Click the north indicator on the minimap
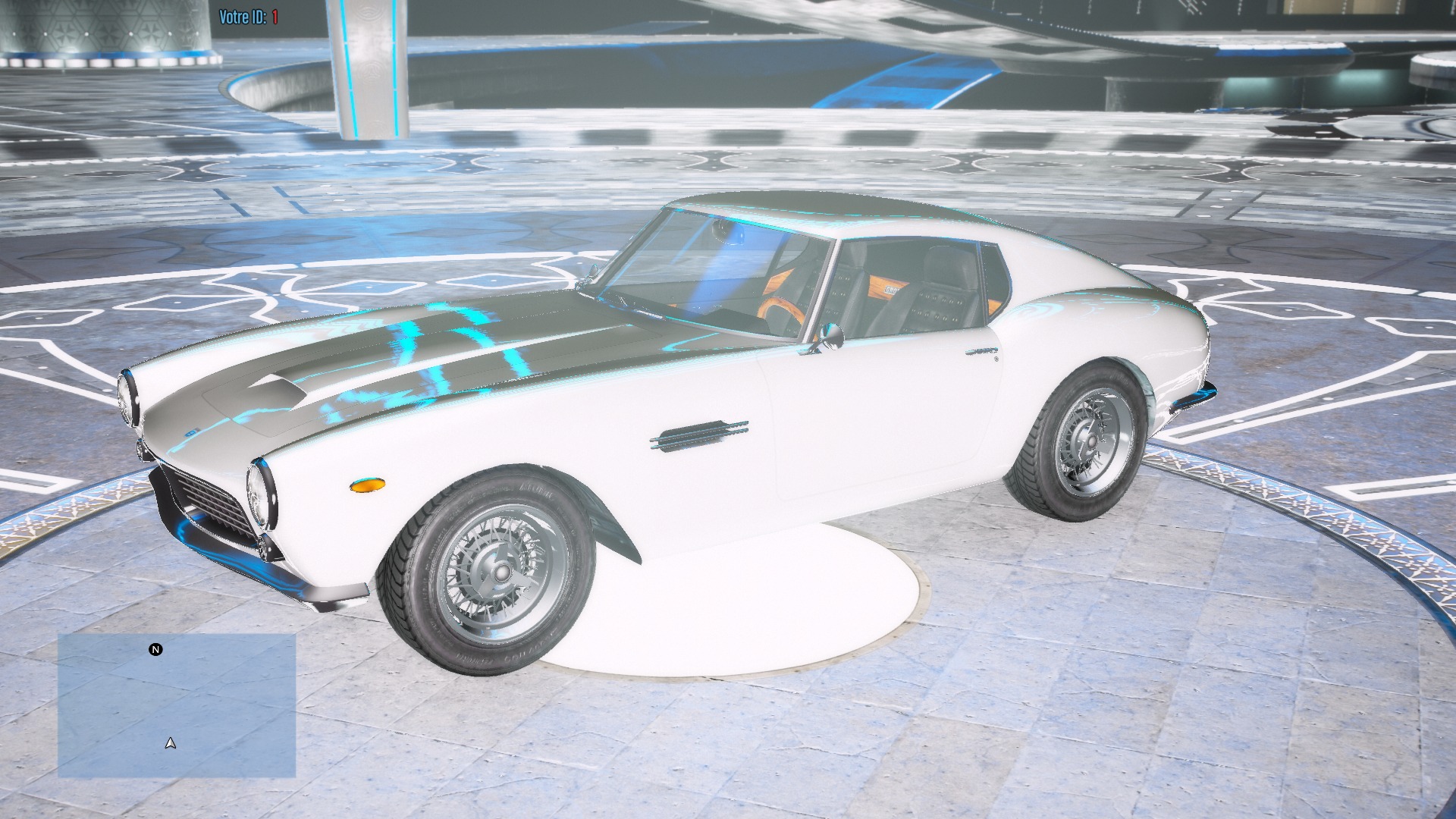This screenshot has height=819, width=1456. 155,650
